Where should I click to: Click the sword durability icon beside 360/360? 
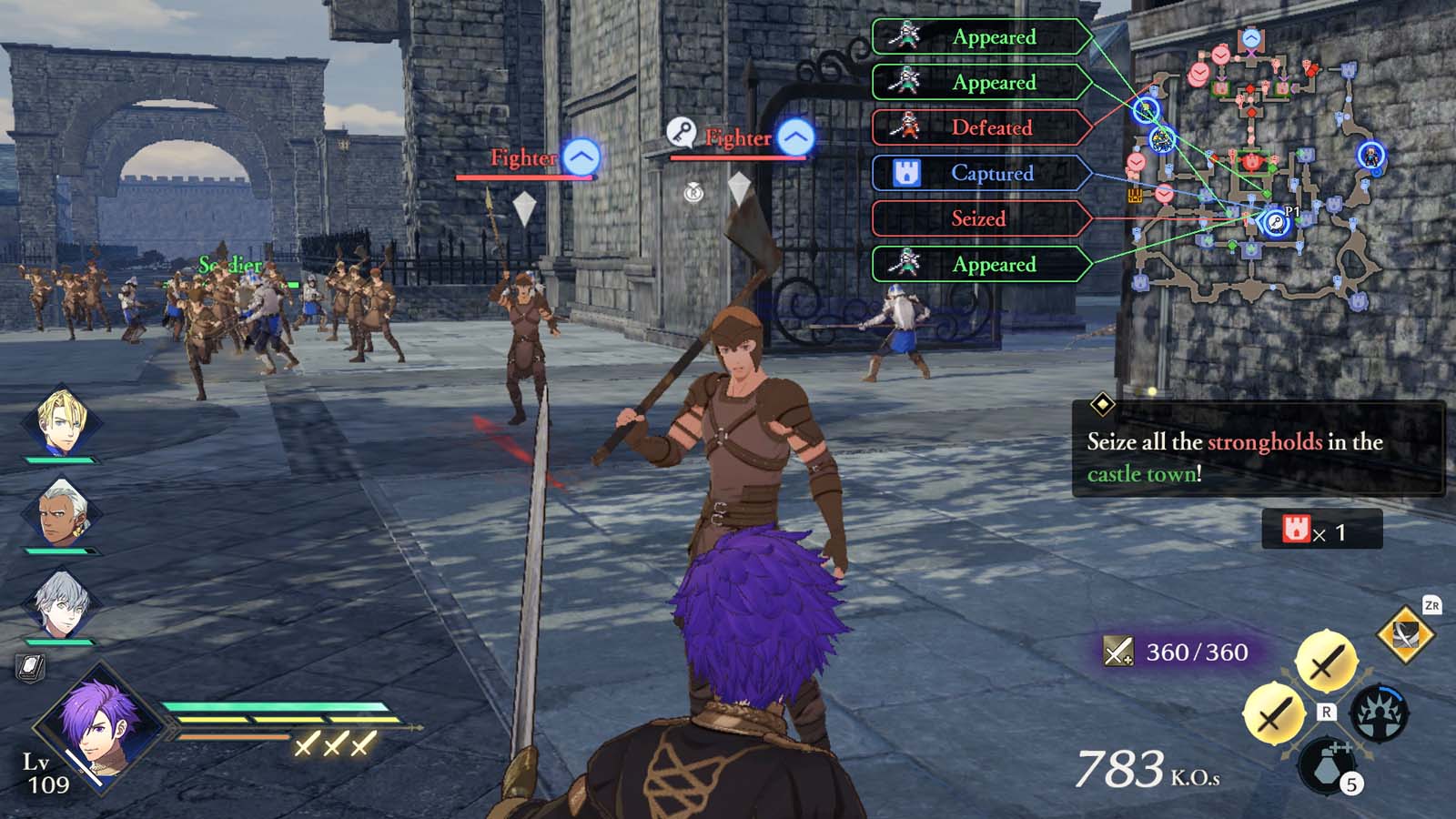click(x=1117, y=650)
